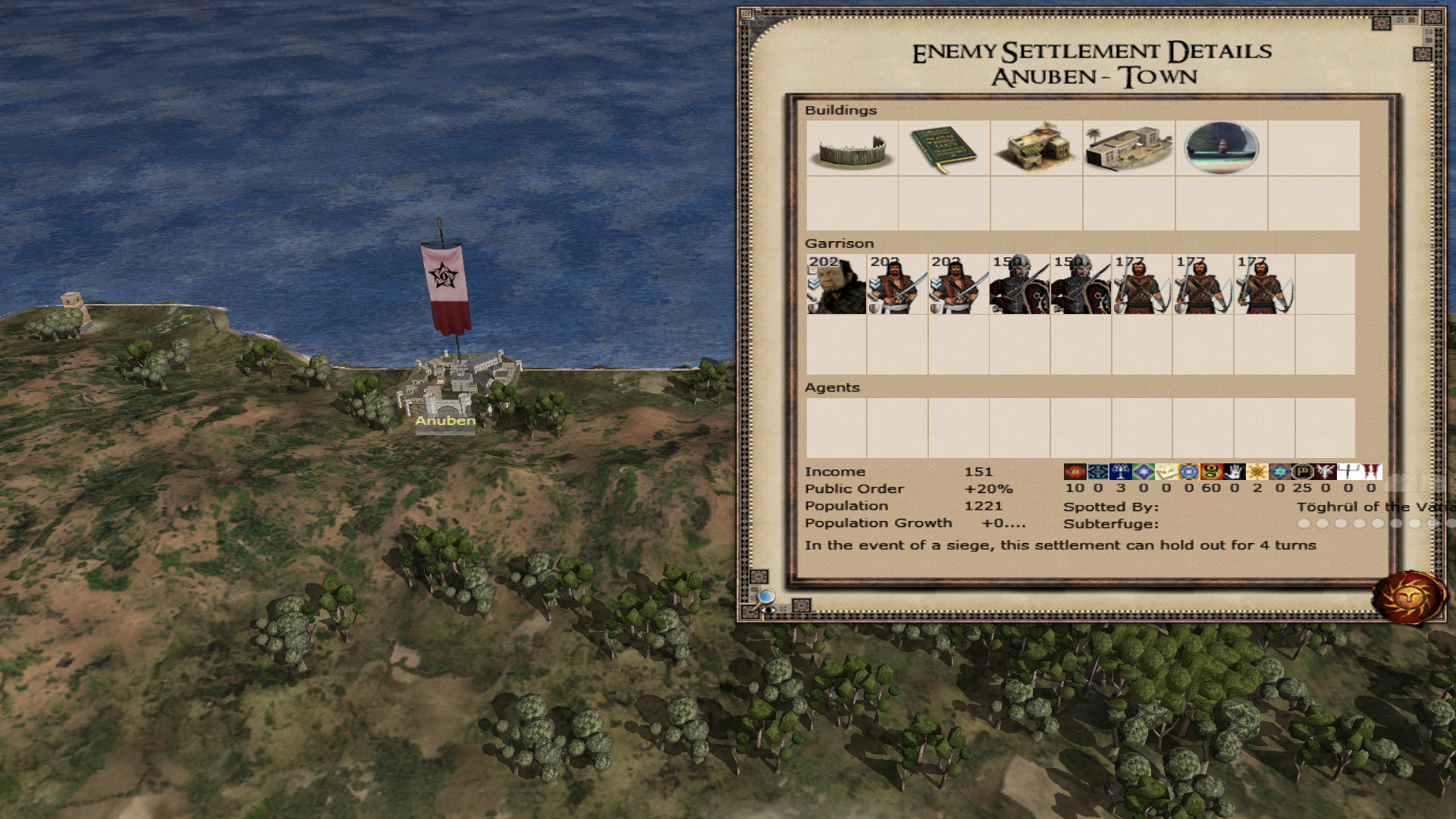Image resolution: width=1456 pixels, height=819 pixels.
Task: Inspect the sandstone house building icon
Action: (1037, 149)
